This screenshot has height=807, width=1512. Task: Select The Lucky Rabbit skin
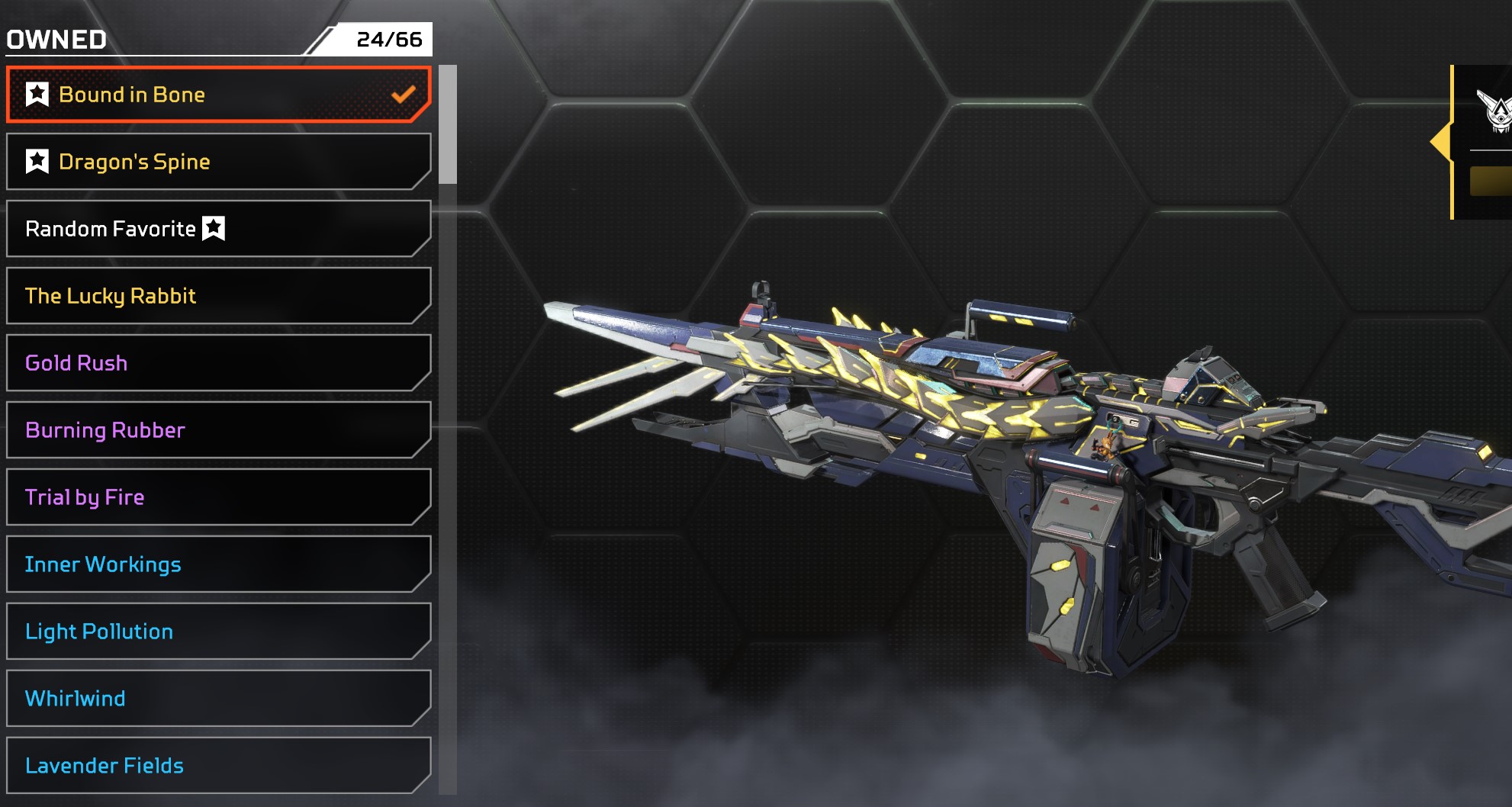click(x=218, y=296)
